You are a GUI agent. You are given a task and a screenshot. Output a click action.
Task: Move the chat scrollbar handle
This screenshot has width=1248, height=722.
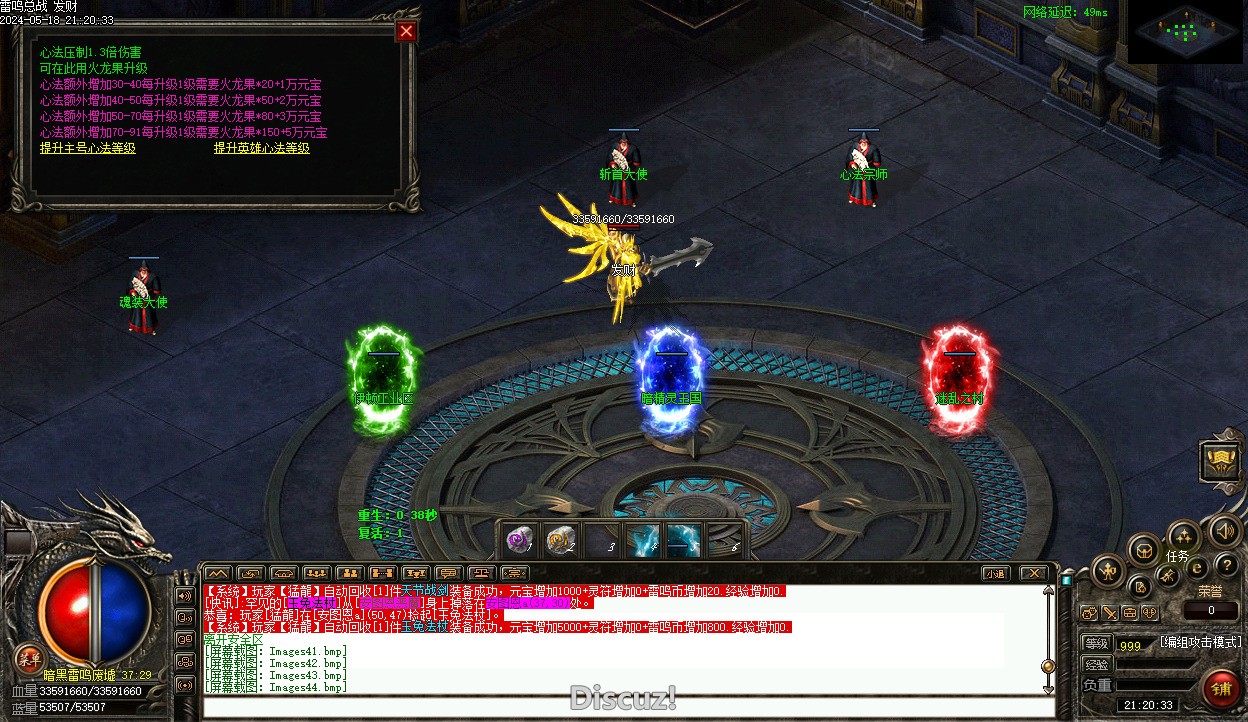coord(1048,666)
